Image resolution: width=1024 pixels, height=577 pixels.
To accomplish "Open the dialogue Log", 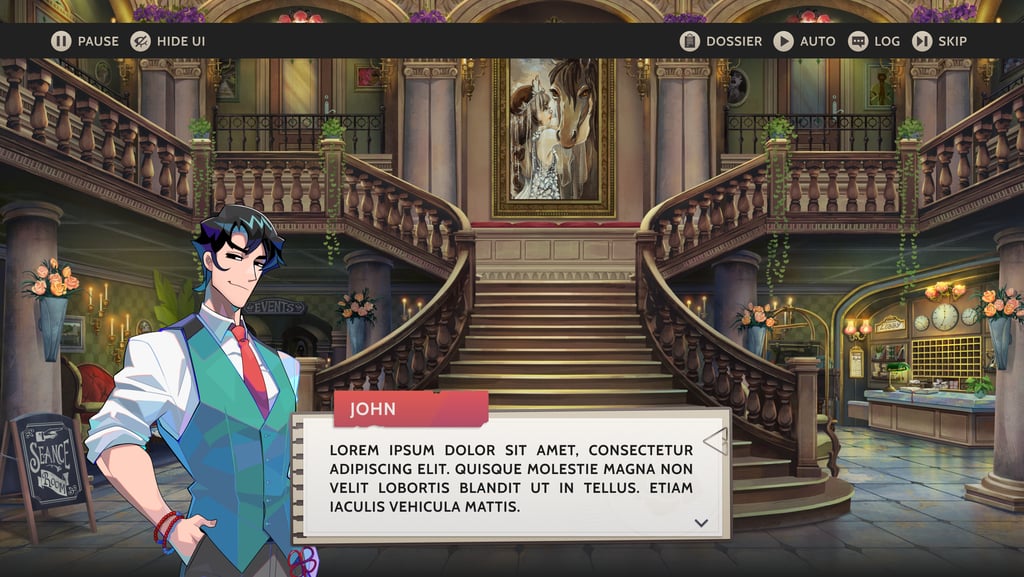I will coord(874,41).
